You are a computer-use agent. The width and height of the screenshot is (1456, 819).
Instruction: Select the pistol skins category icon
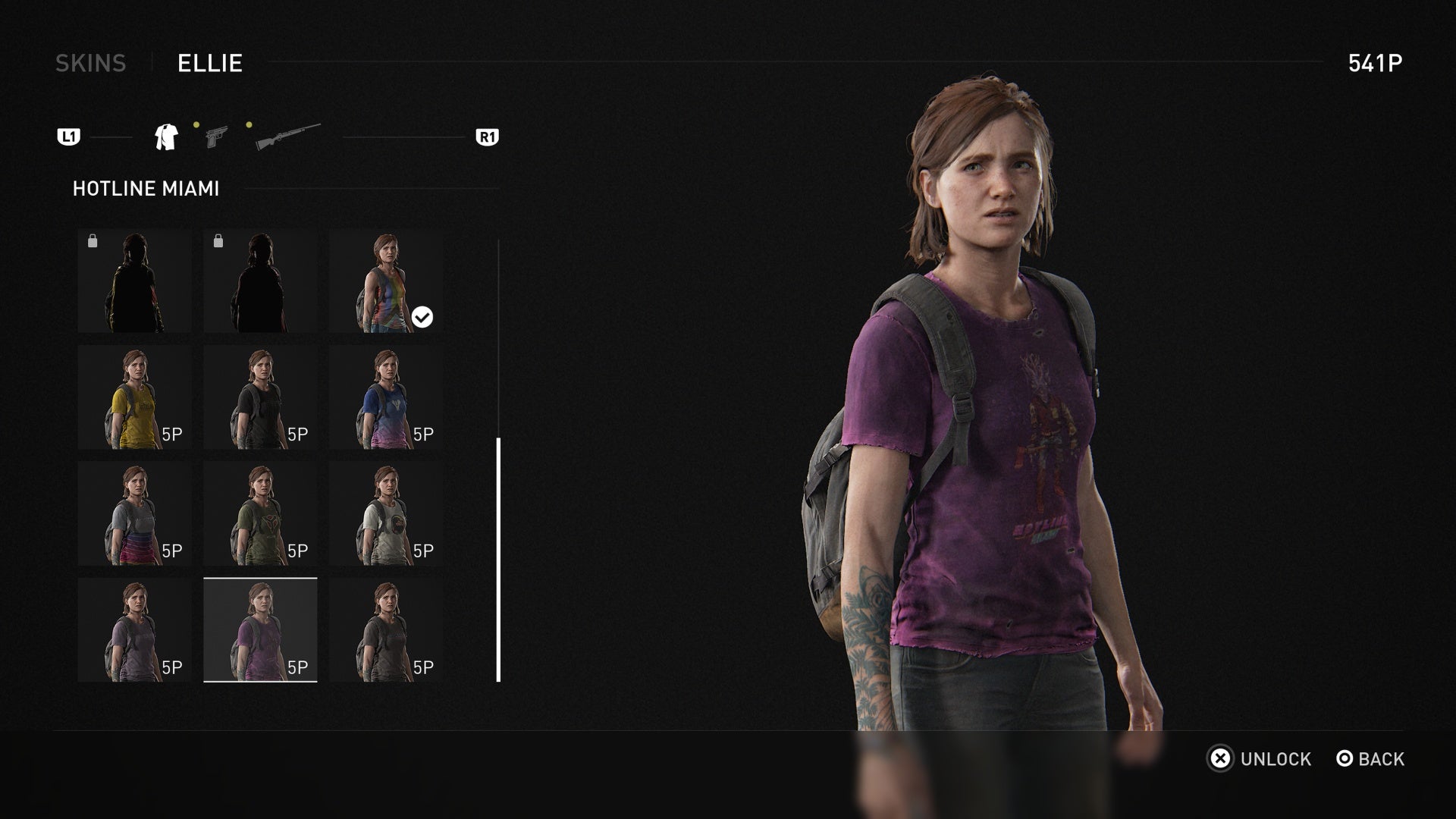click(x=216, y=136)
